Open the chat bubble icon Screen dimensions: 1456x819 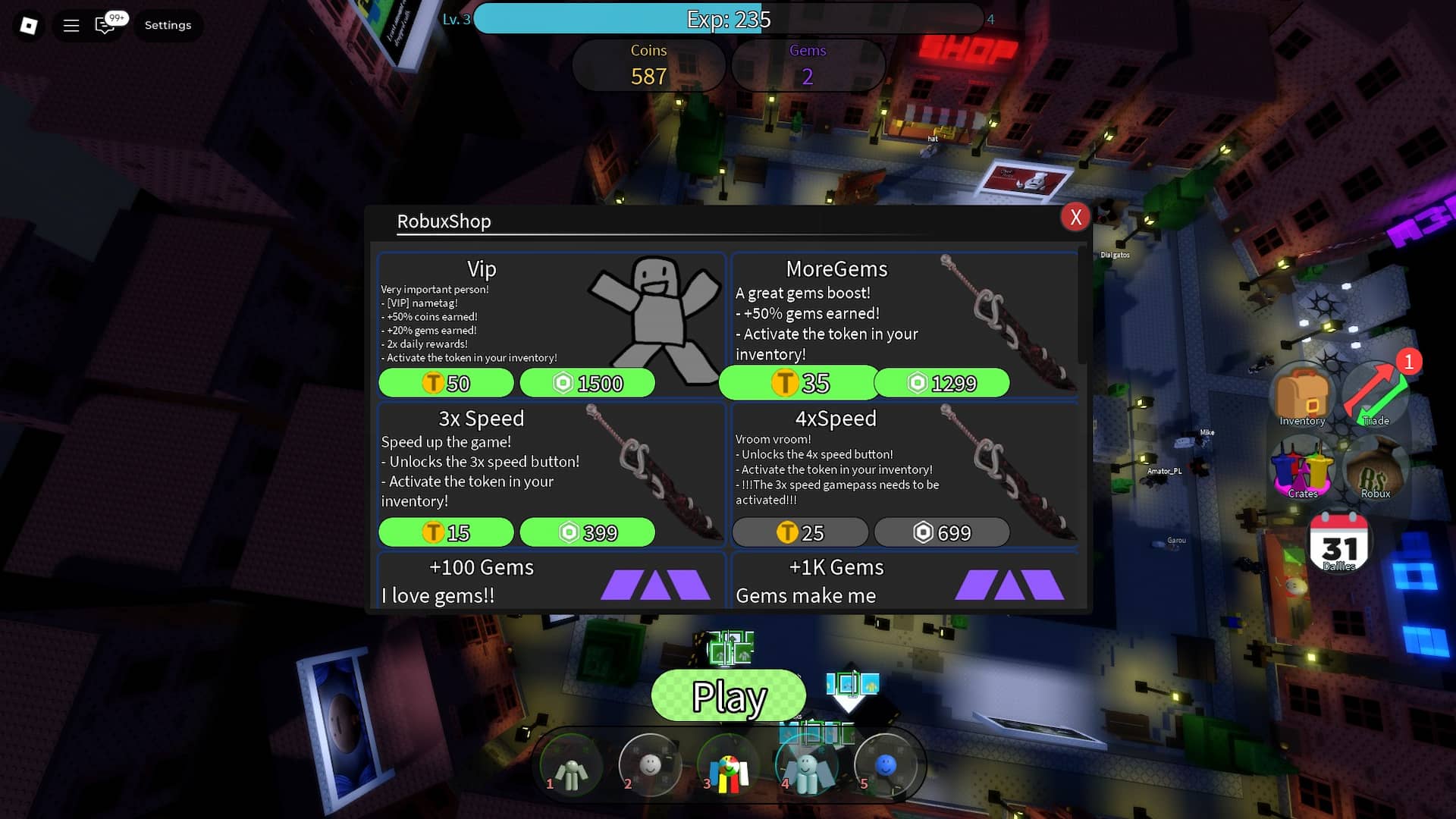[105, 25]
